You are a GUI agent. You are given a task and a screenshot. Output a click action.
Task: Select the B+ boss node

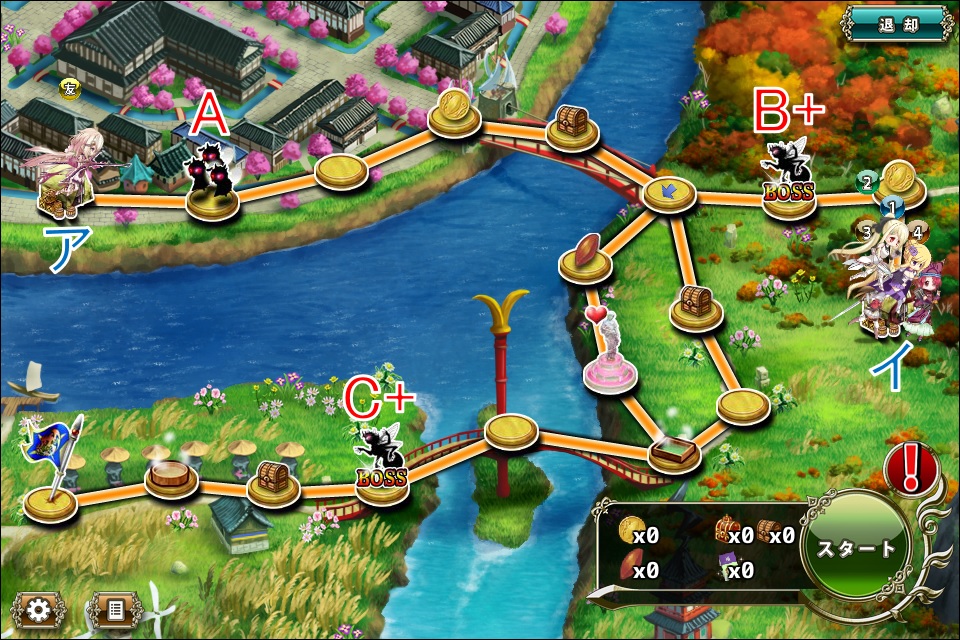(789, 180)
